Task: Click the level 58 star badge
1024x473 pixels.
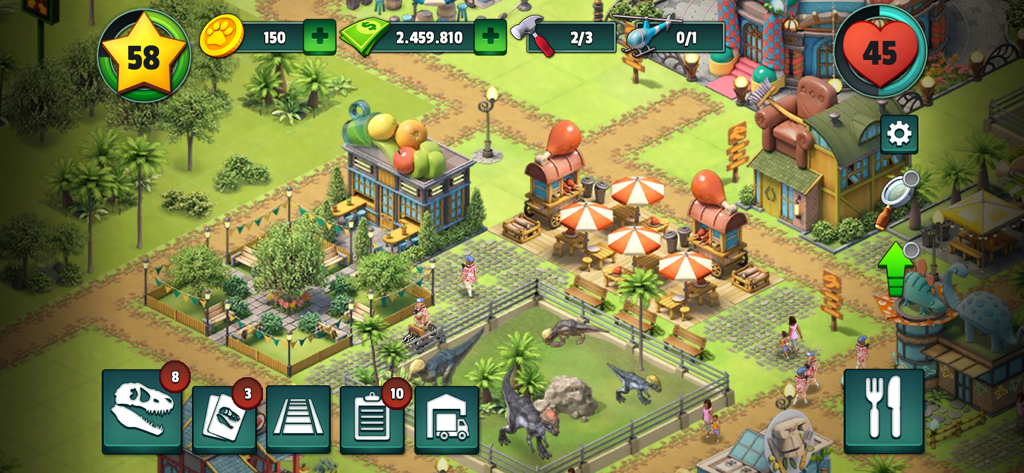Action: click(143, 56)
